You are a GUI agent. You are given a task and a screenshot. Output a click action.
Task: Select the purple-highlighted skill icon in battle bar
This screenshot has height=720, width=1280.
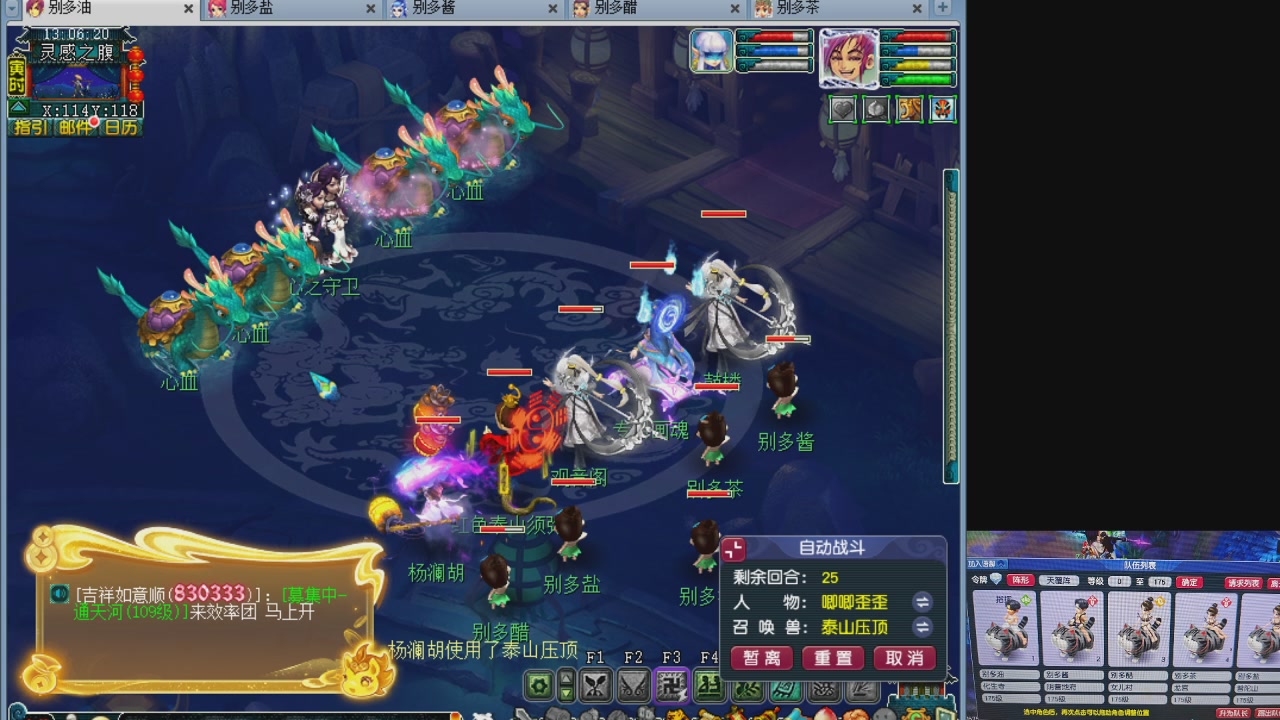pyautogui.click(x=671, y=687)
